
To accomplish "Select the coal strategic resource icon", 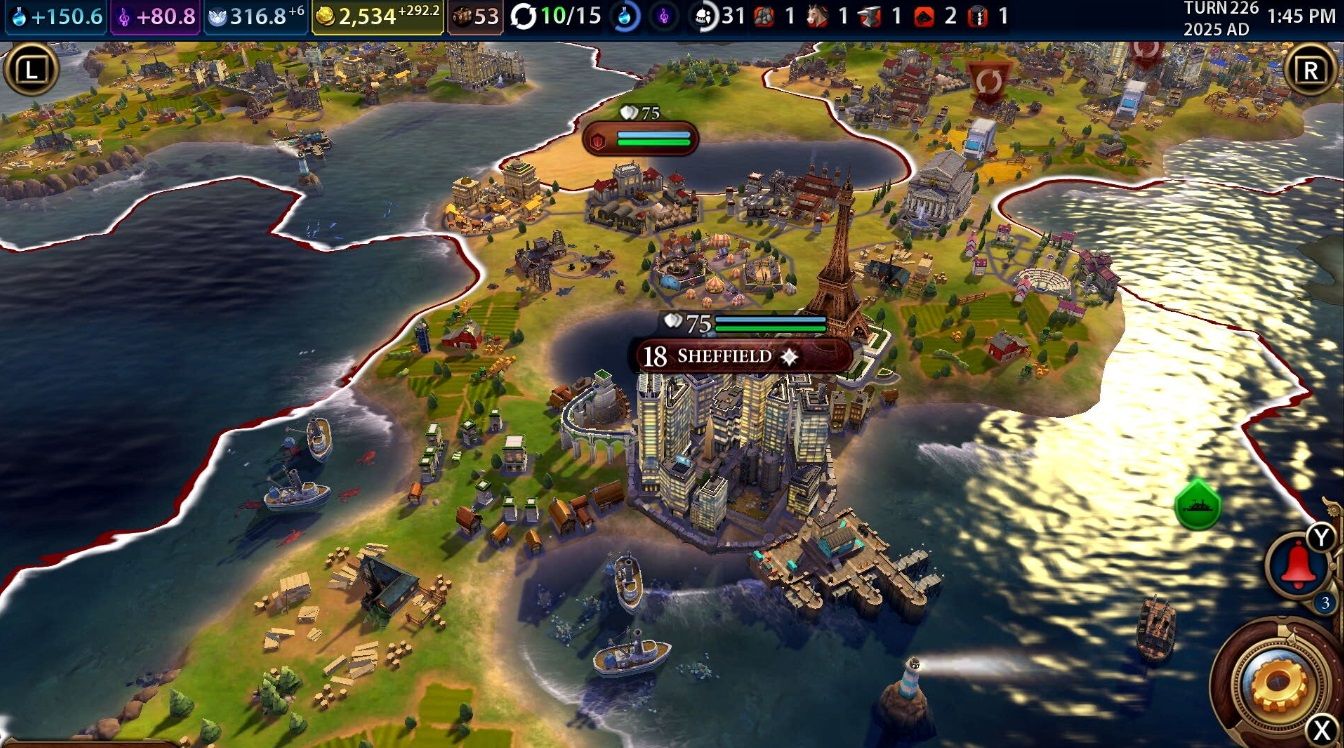I will pyautogui.click(x=763, y=16).
